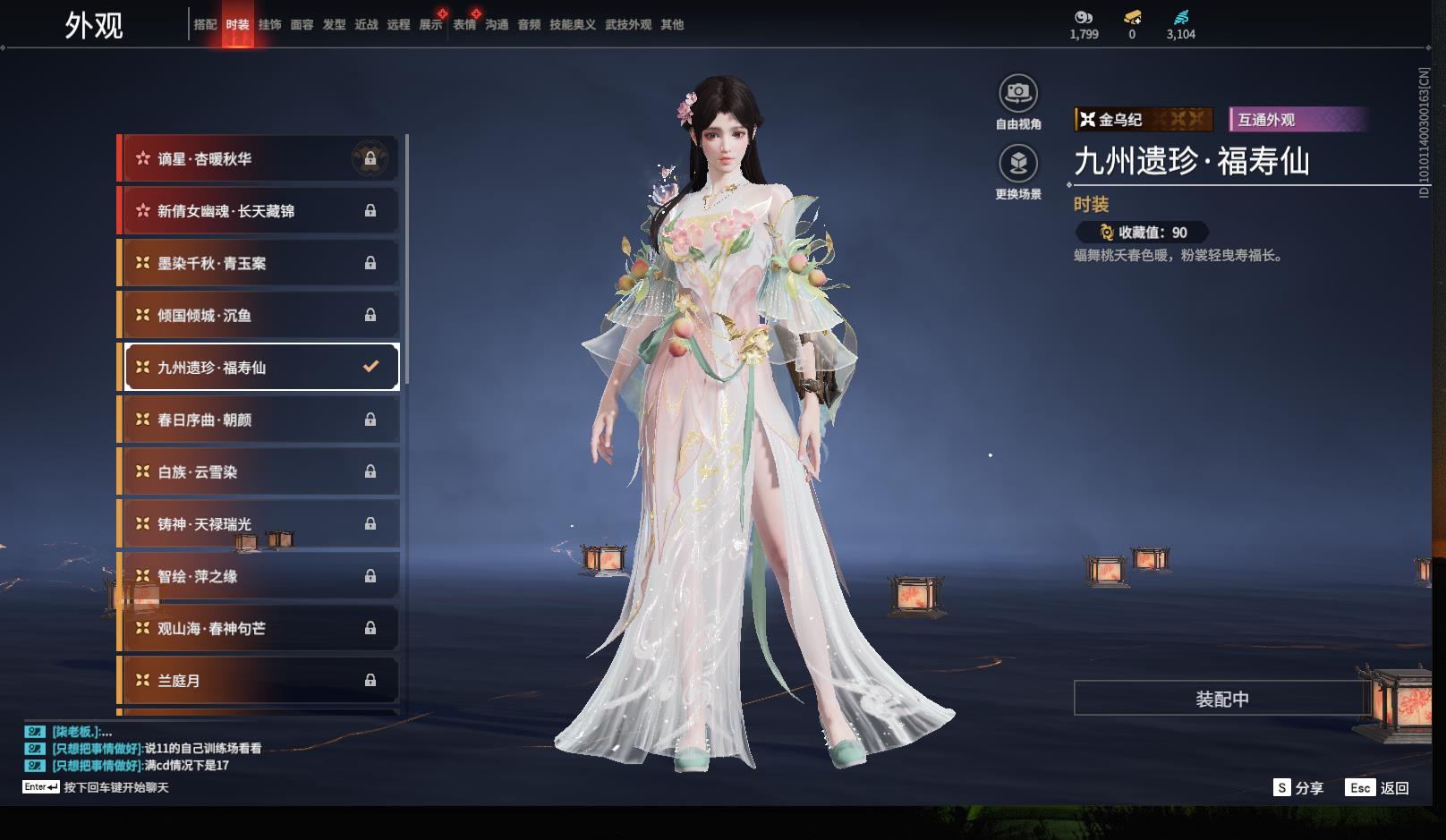Screen dimensions: 1446x840
Task: Select the 墨染千秋·青玉案 outfit row
Action: (x=259, y=263)
